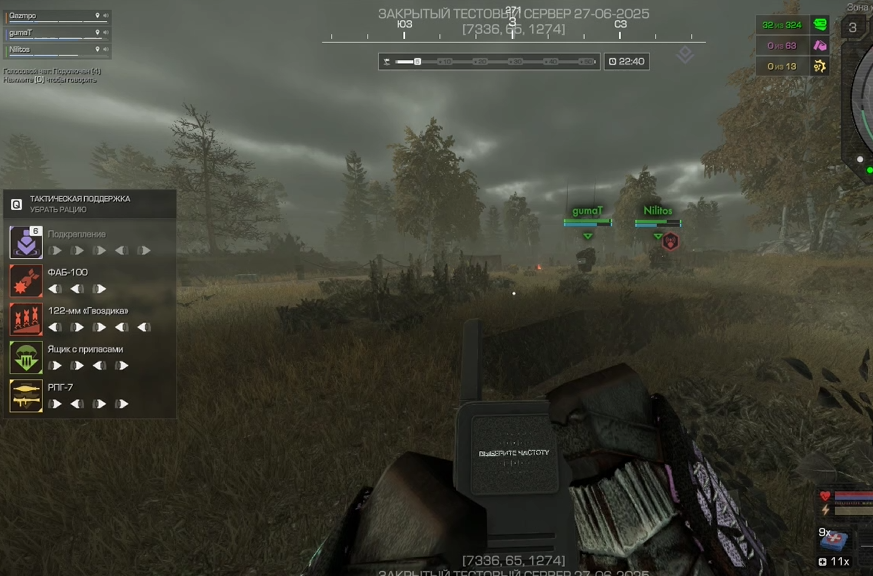Request the Ящик с припасами supply crate
Image resolution: width=873 pixels, height=576 pixels.
25,357
